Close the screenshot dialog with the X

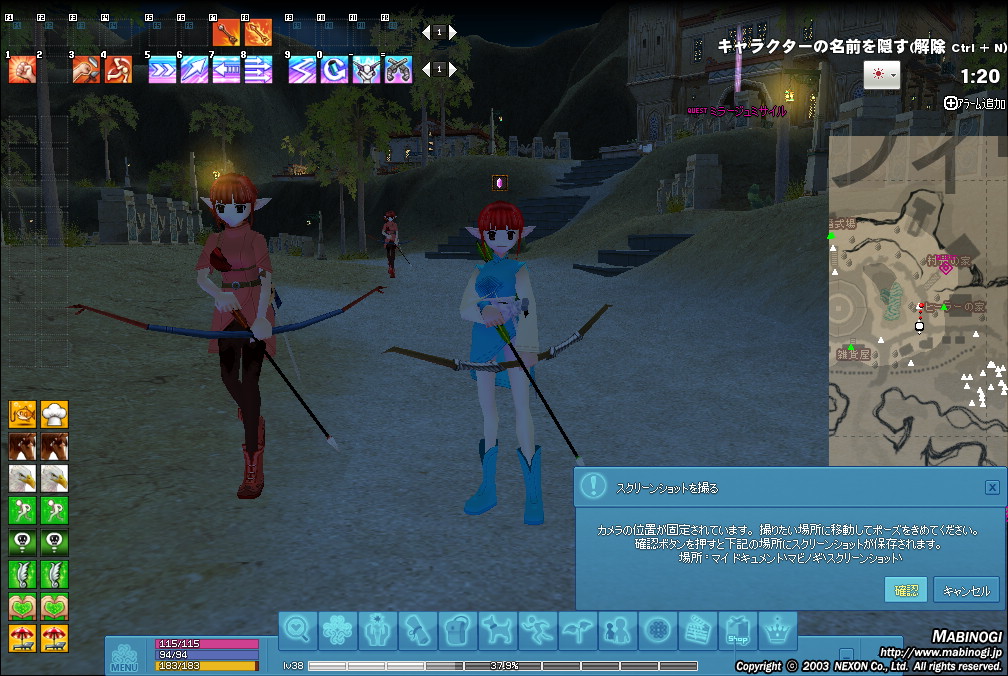(991, 487)
